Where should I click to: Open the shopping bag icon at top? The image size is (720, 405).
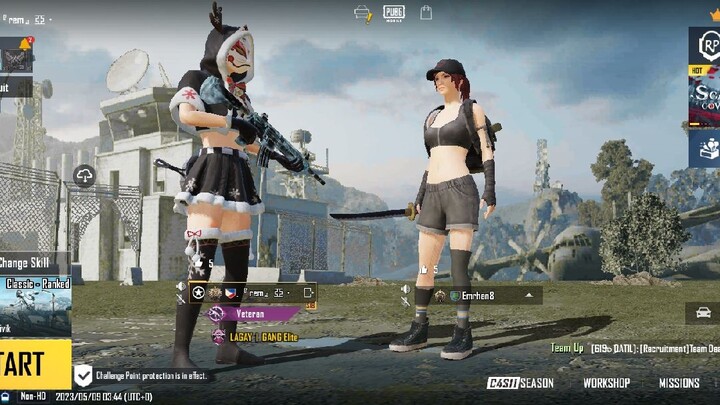pyautogui.click(x=426, y=13)
